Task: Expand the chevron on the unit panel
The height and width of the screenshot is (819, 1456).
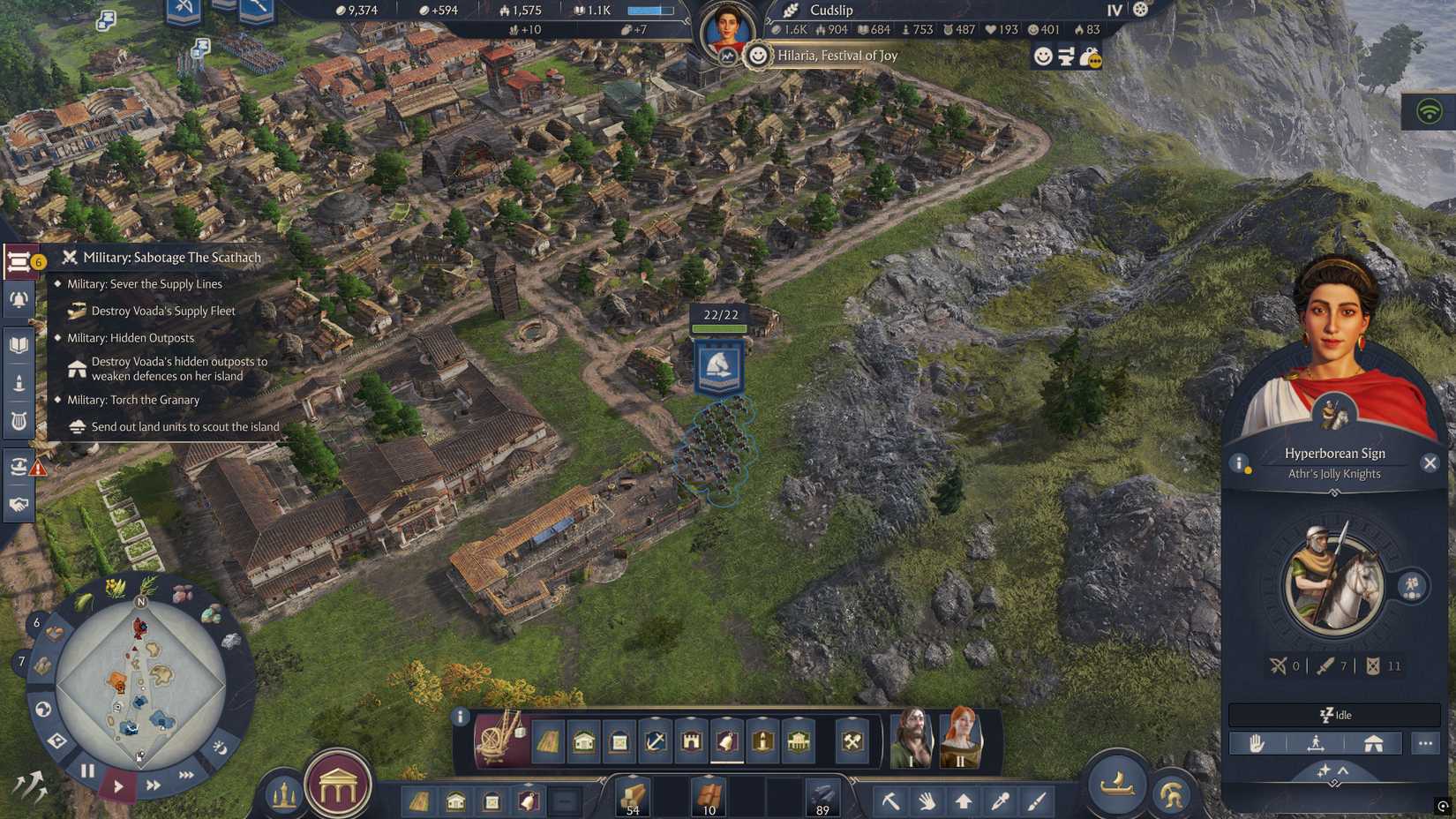Action: pos(1342,770)
